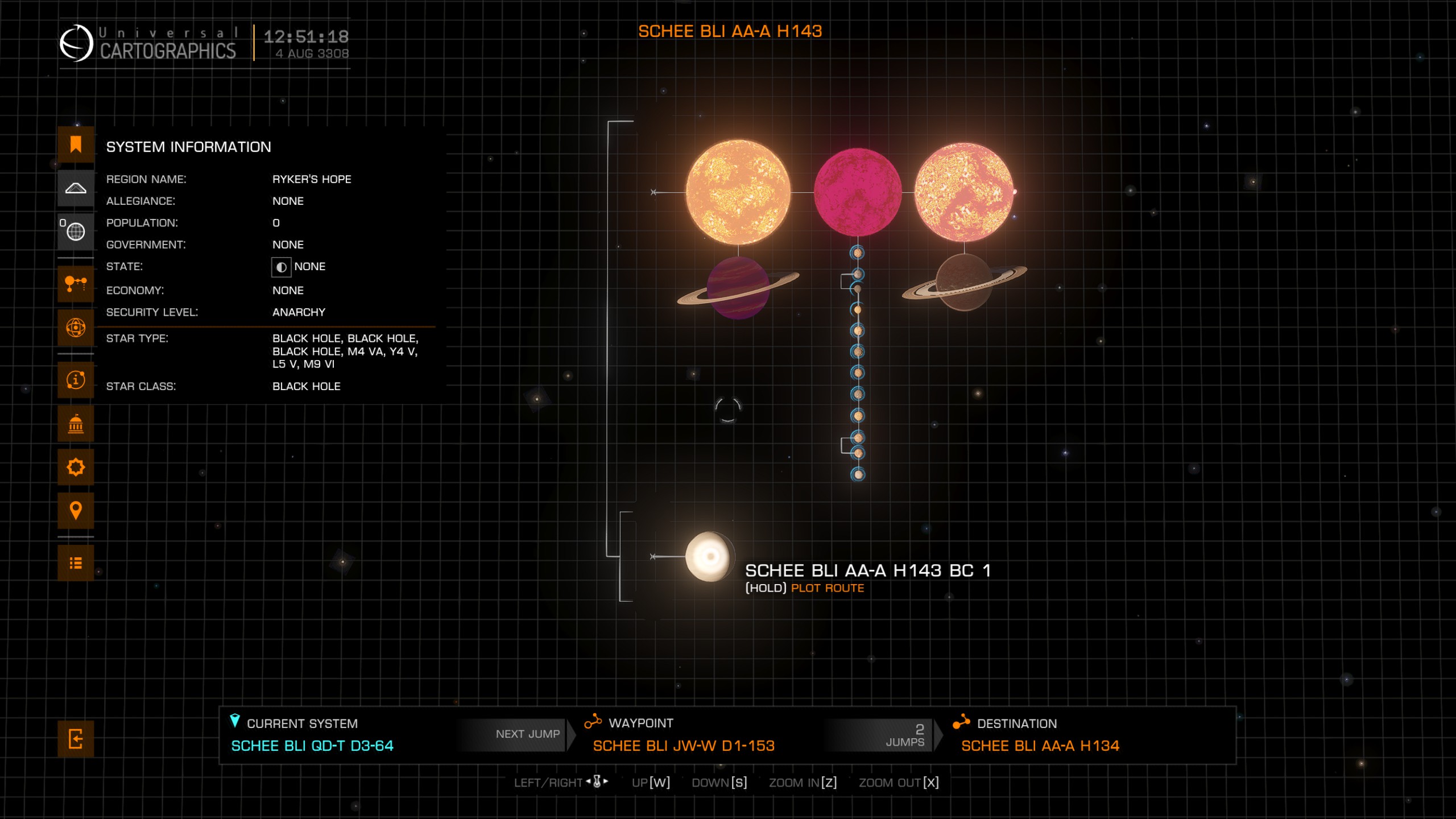Open the gear-shaped settings icon
The image size is (1456, 819).
(76, 468)
